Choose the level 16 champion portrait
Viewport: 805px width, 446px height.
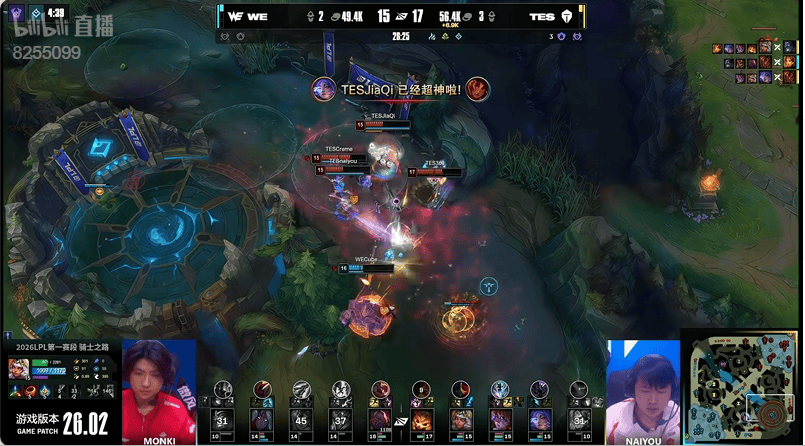click(380, 419)
